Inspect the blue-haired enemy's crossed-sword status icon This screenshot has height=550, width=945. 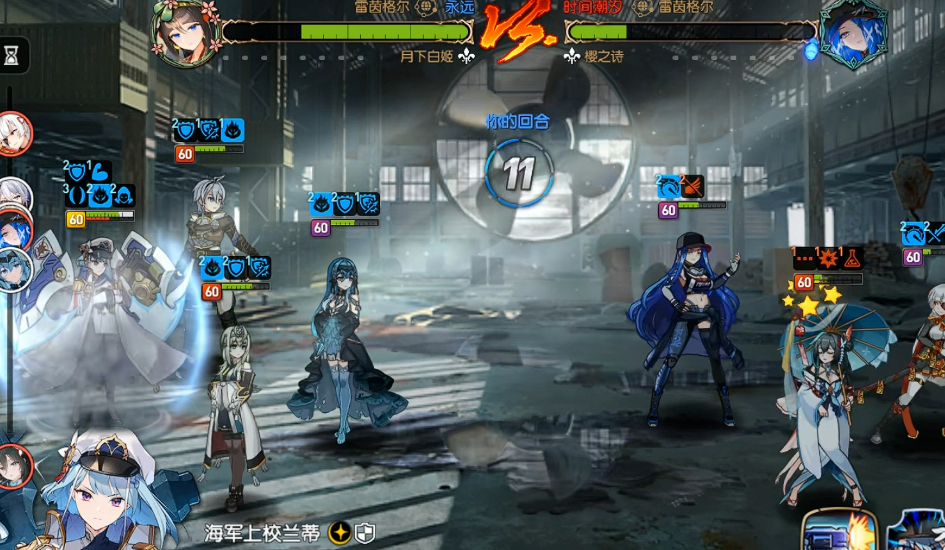693,186
